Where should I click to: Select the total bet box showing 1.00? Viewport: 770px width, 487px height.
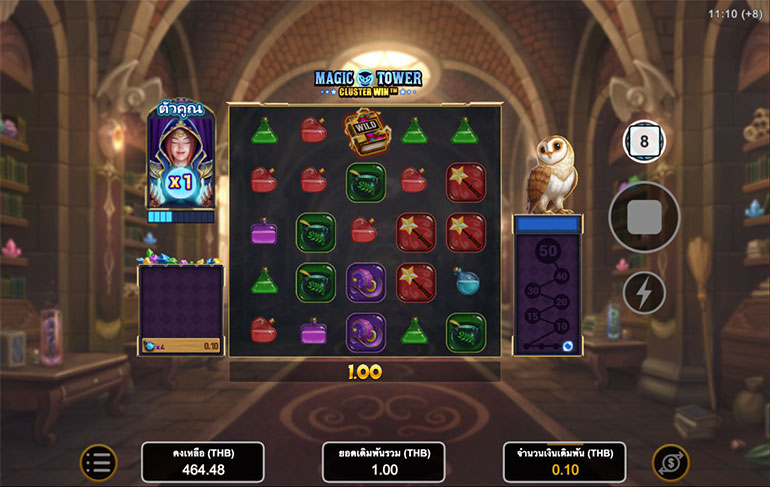384,462
